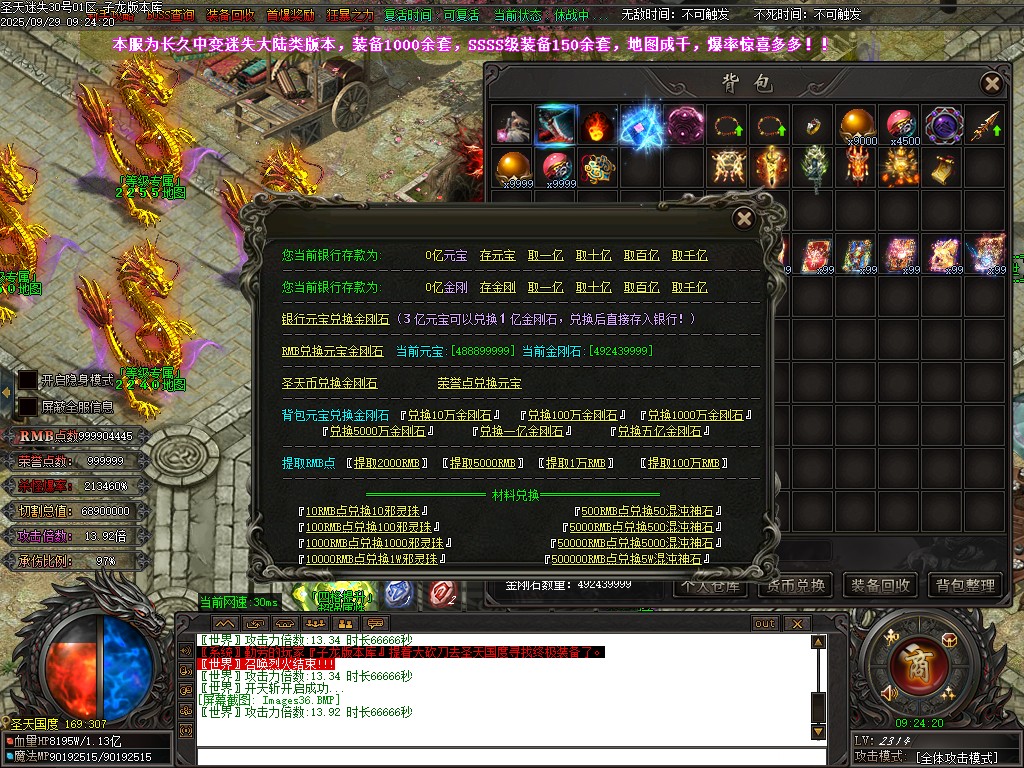Open 荣誉点兑换元宝 exchange

tap(479, 383)
